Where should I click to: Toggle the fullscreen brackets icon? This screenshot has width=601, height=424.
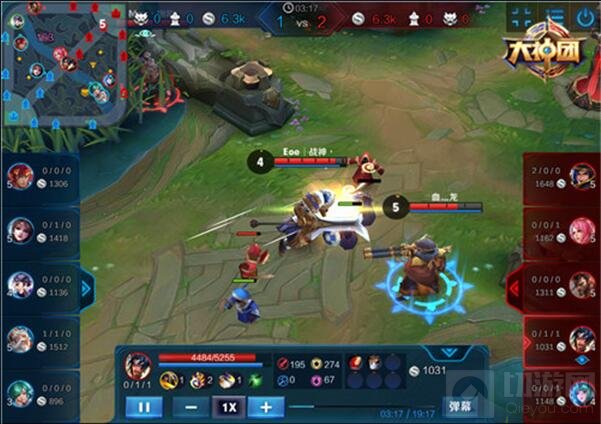(521, 17)
